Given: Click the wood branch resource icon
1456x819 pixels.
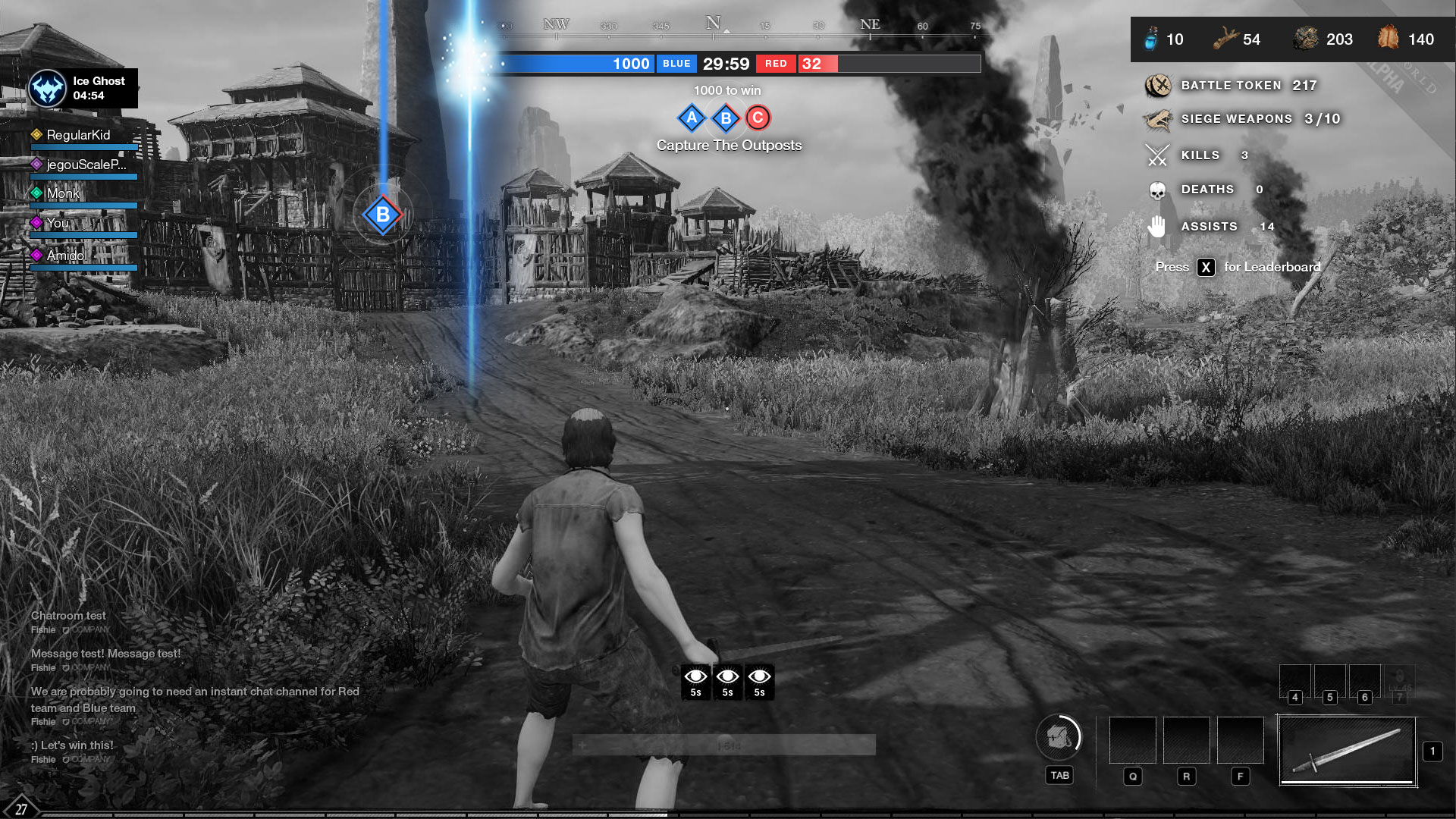Looking at the screenshot, I should [x=1225, y=39].
